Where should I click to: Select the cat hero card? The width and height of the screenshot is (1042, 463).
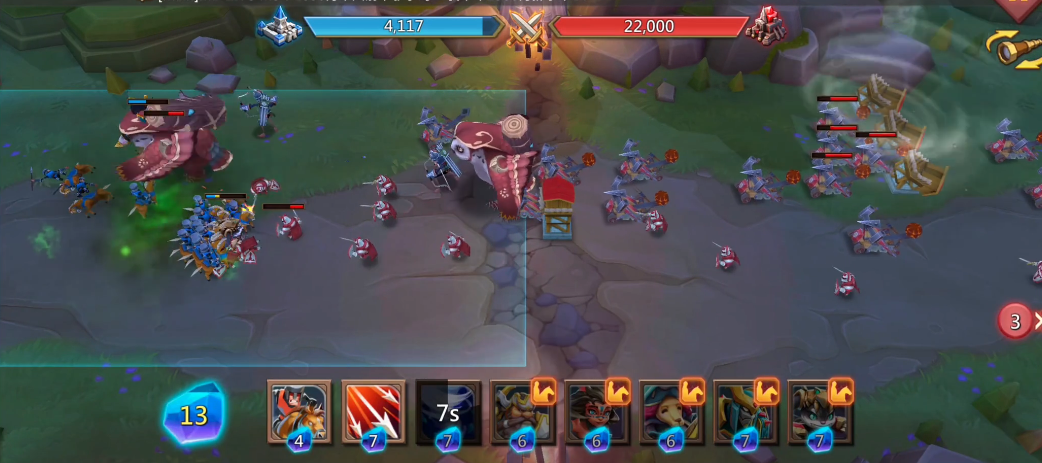pyautogui.click(x=820, y=410)
